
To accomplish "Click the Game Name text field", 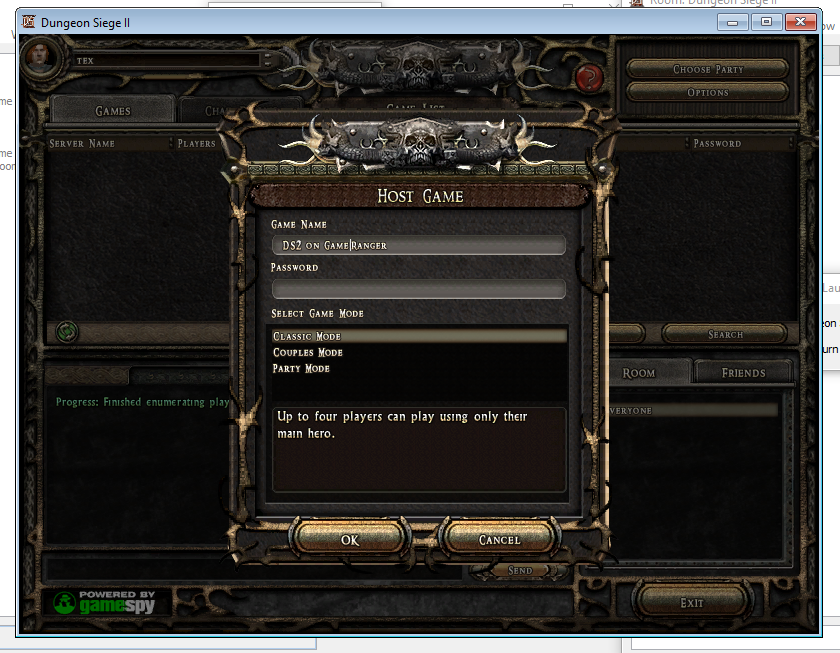I will pyautogui.click(x=418, y=245).
